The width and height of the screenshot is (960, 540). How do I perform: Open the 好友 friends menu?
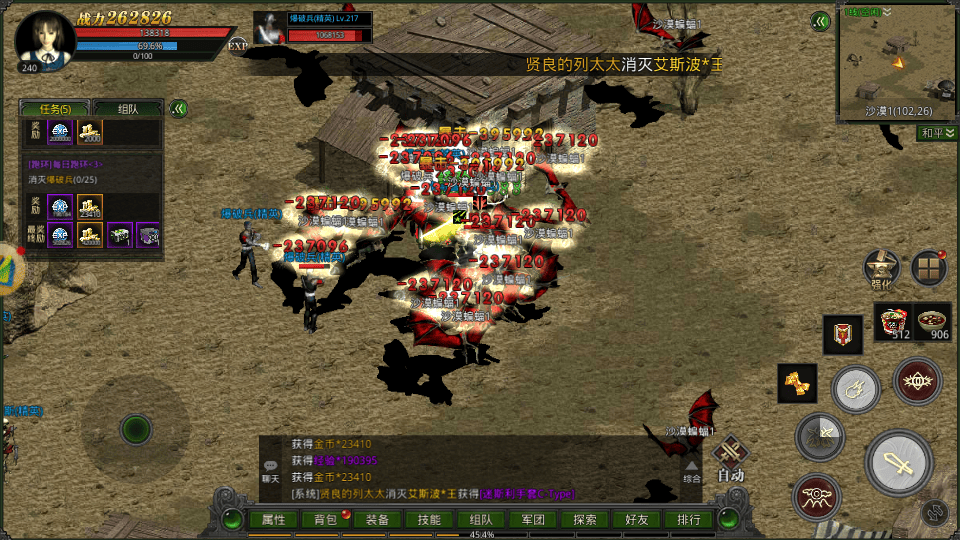[637, 520]
